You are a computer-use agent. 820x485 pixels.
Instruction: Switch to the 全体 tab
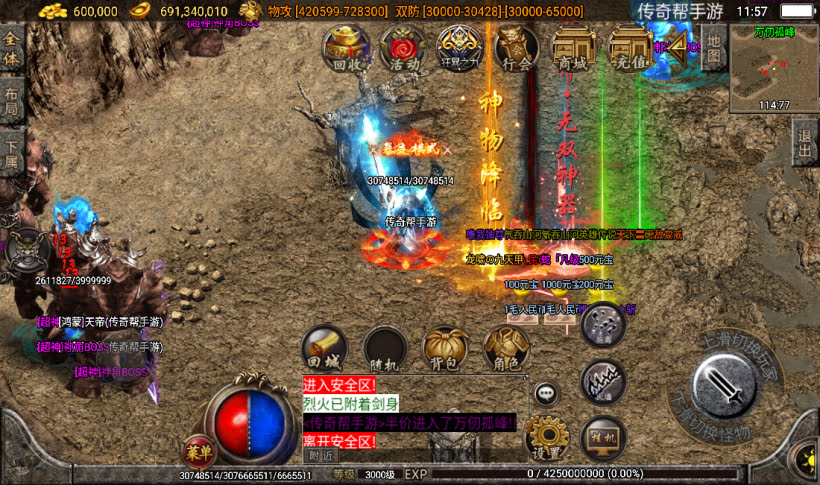tap(11, 48)
